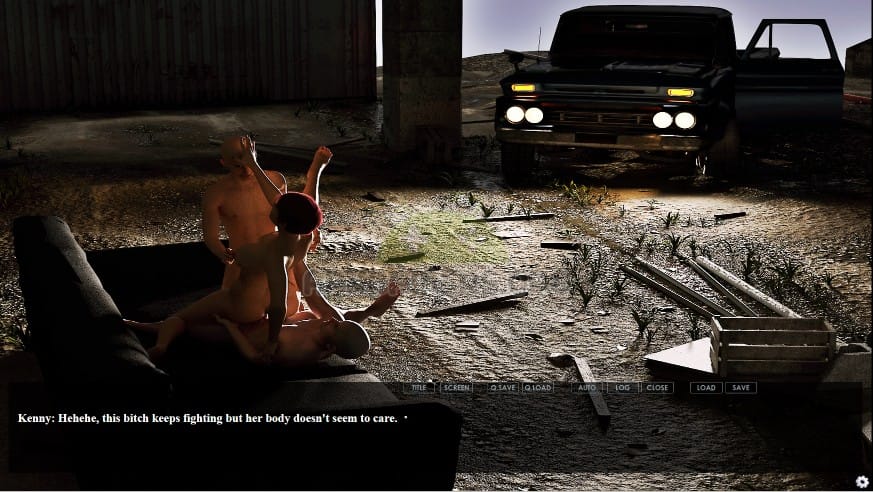Open the LOAD game menu
Image resolution: width=873 pixels, height=492 pixels.
click(706, 387)
